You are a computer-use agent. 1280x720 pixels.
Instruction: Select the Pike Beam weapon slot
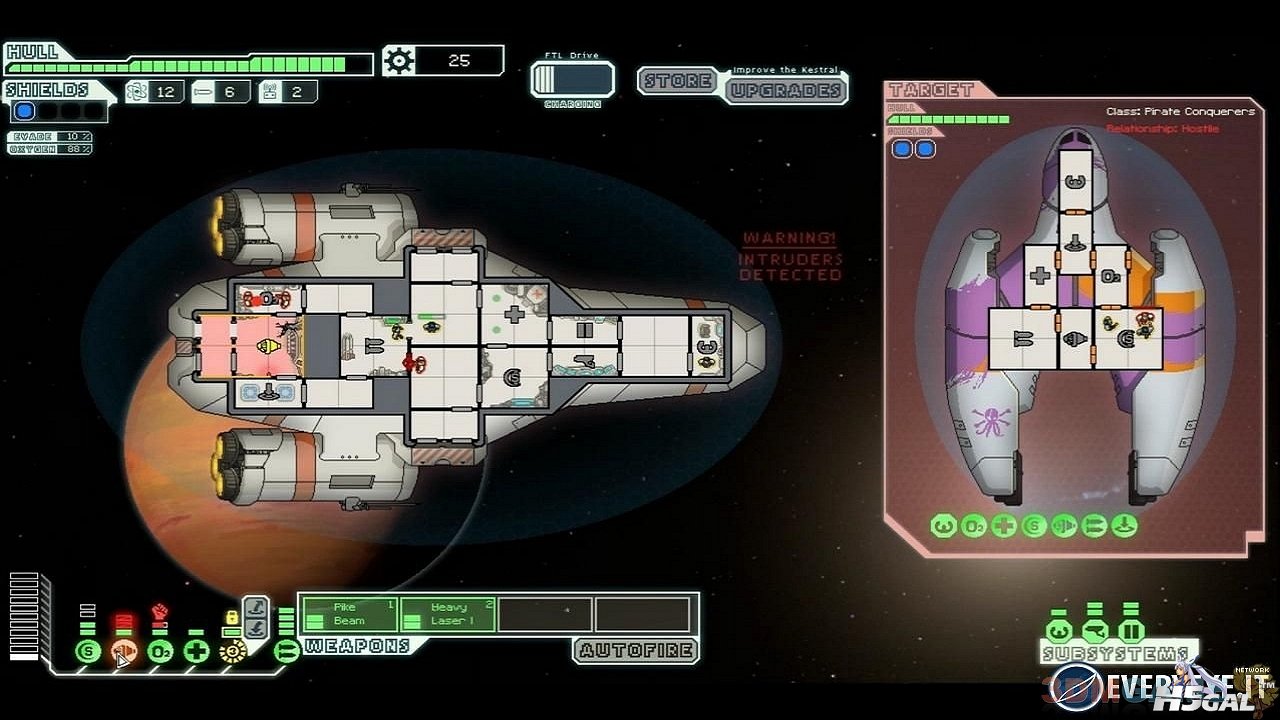pyautogui.click(x=349, y=614)
